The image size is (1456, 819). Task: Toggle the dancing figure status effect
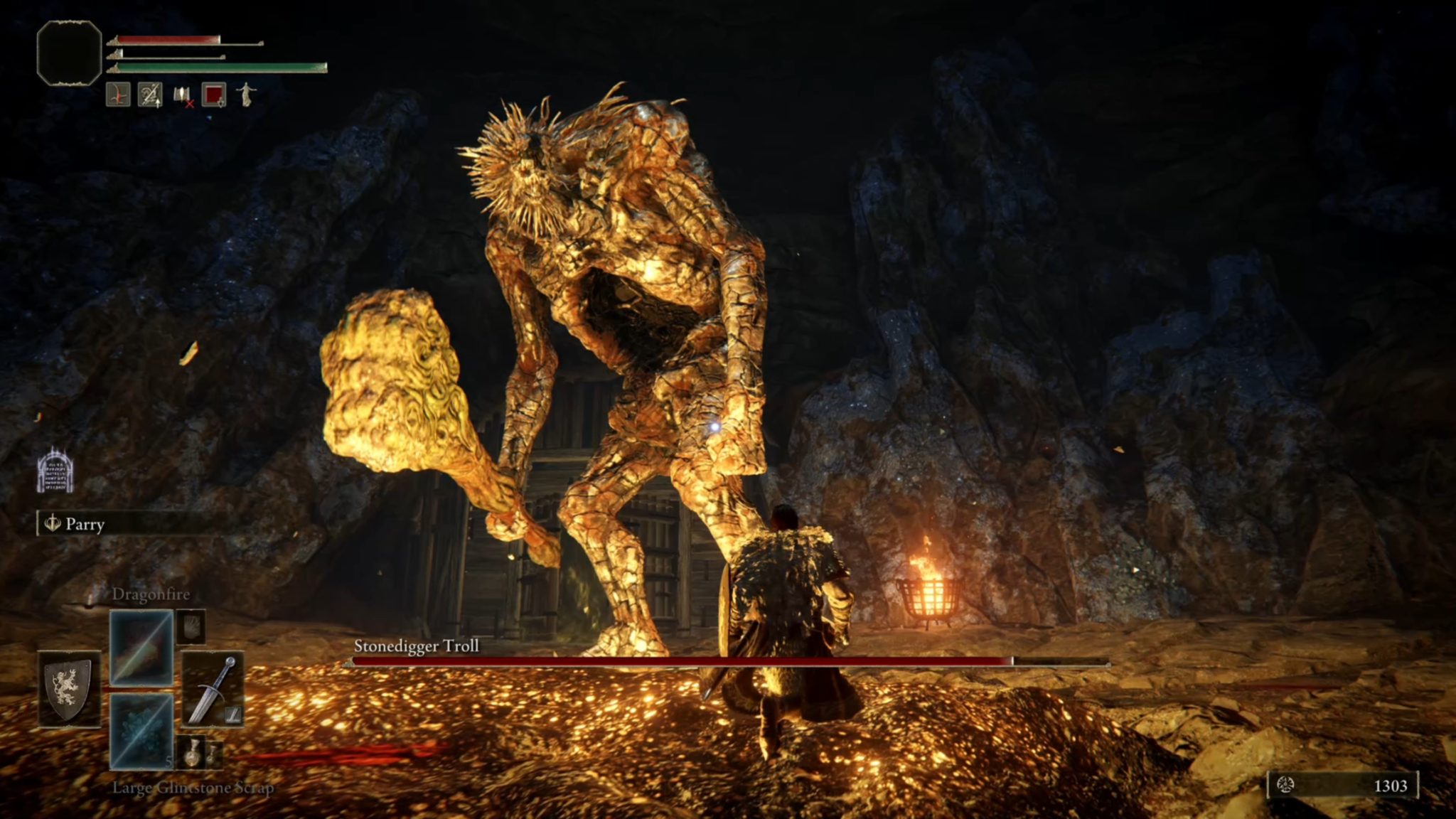[x=246, y=96]
